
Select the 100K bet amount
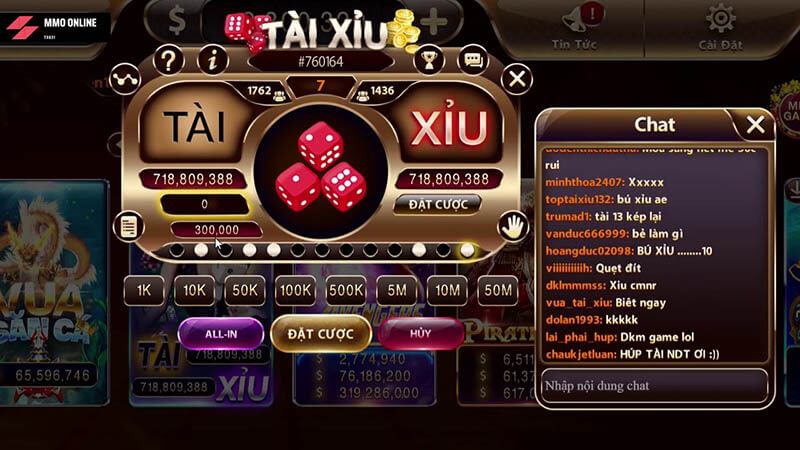(295, 291)
